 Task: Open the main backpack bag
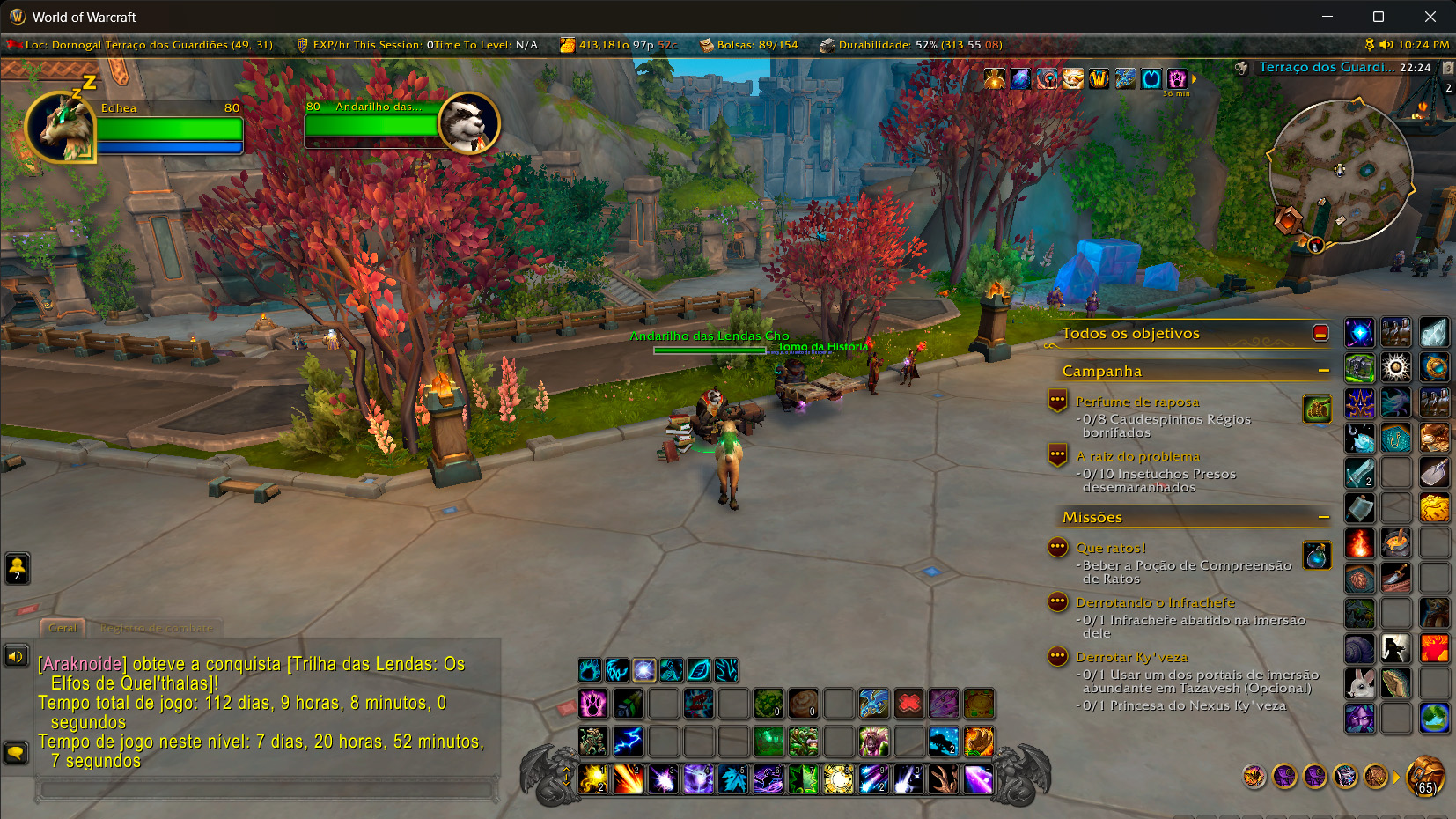pos(1425,777)
